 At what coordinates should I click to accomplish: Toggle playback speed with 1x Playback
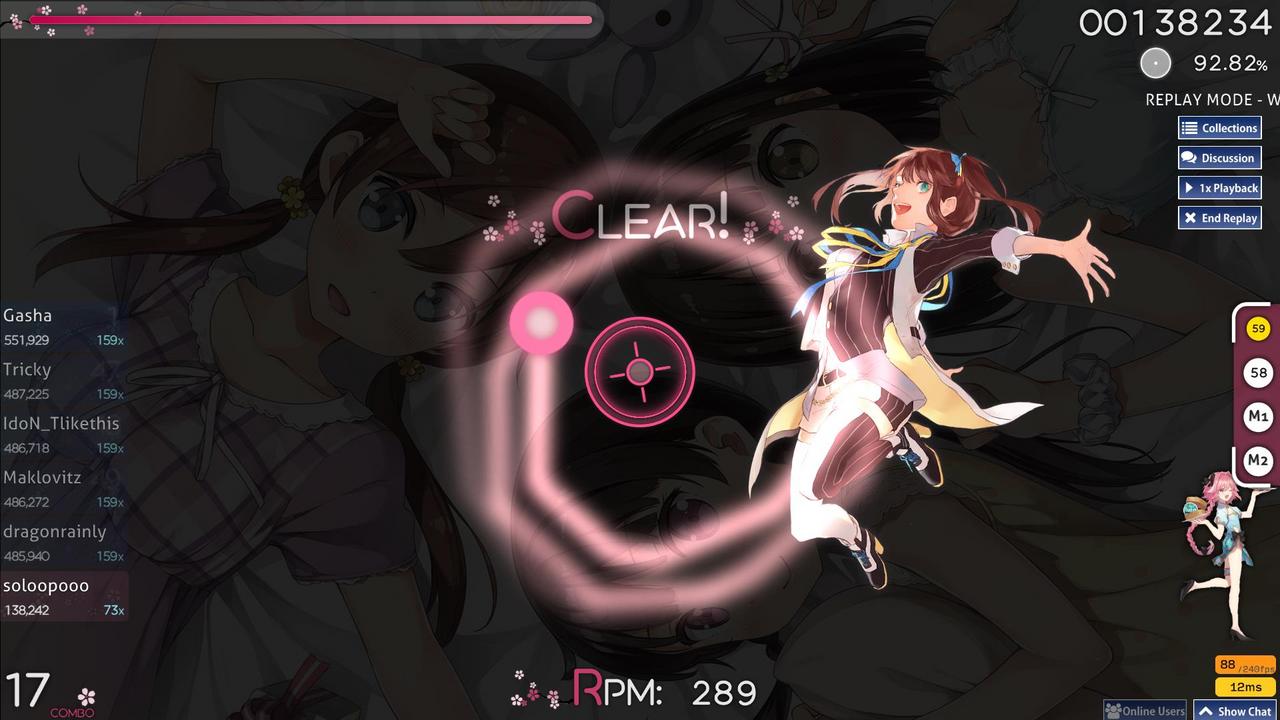click(1219, 187)
